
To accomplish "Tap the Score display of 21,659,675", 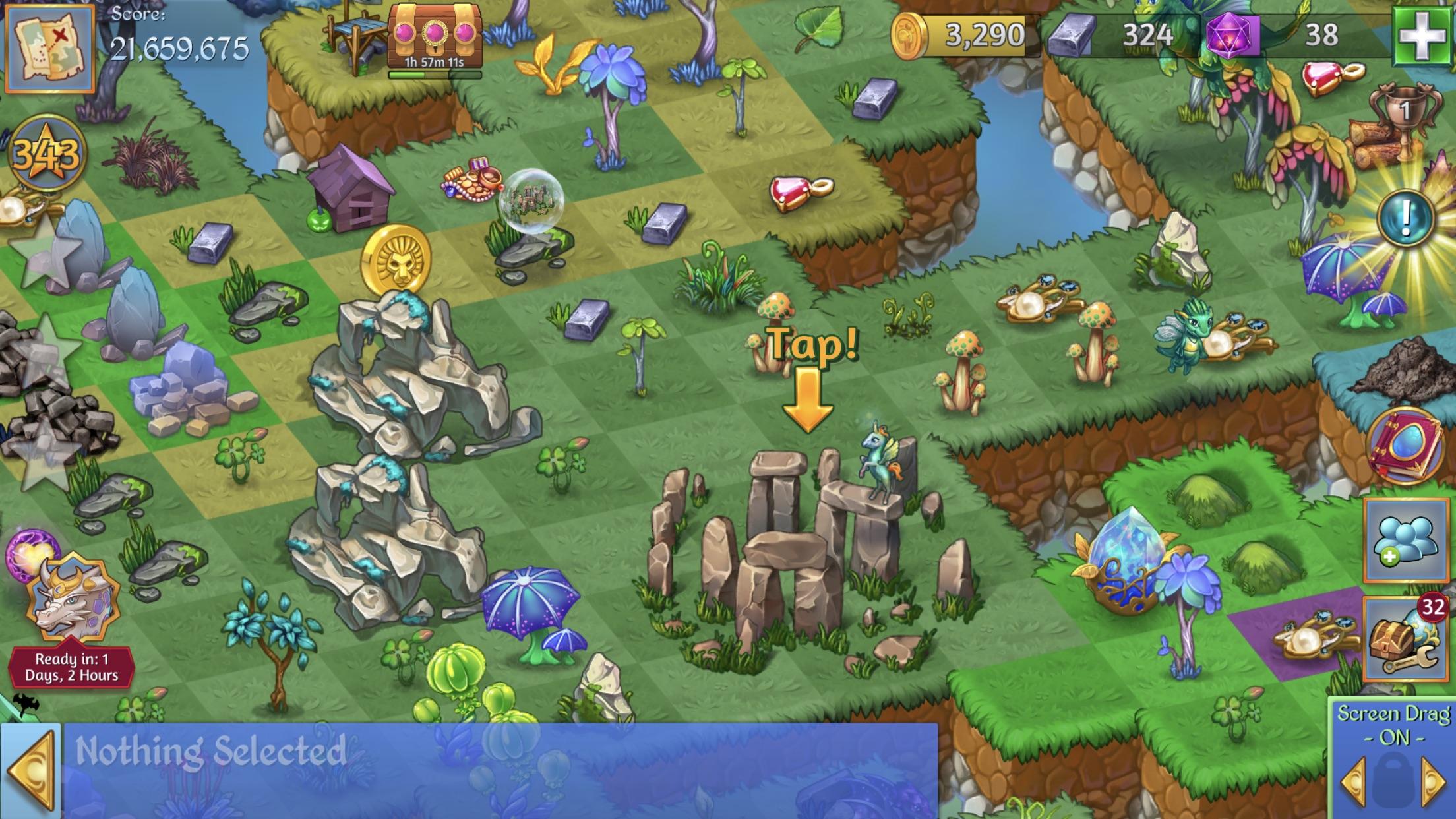I will pyautogui.click(x=178, y=46).
